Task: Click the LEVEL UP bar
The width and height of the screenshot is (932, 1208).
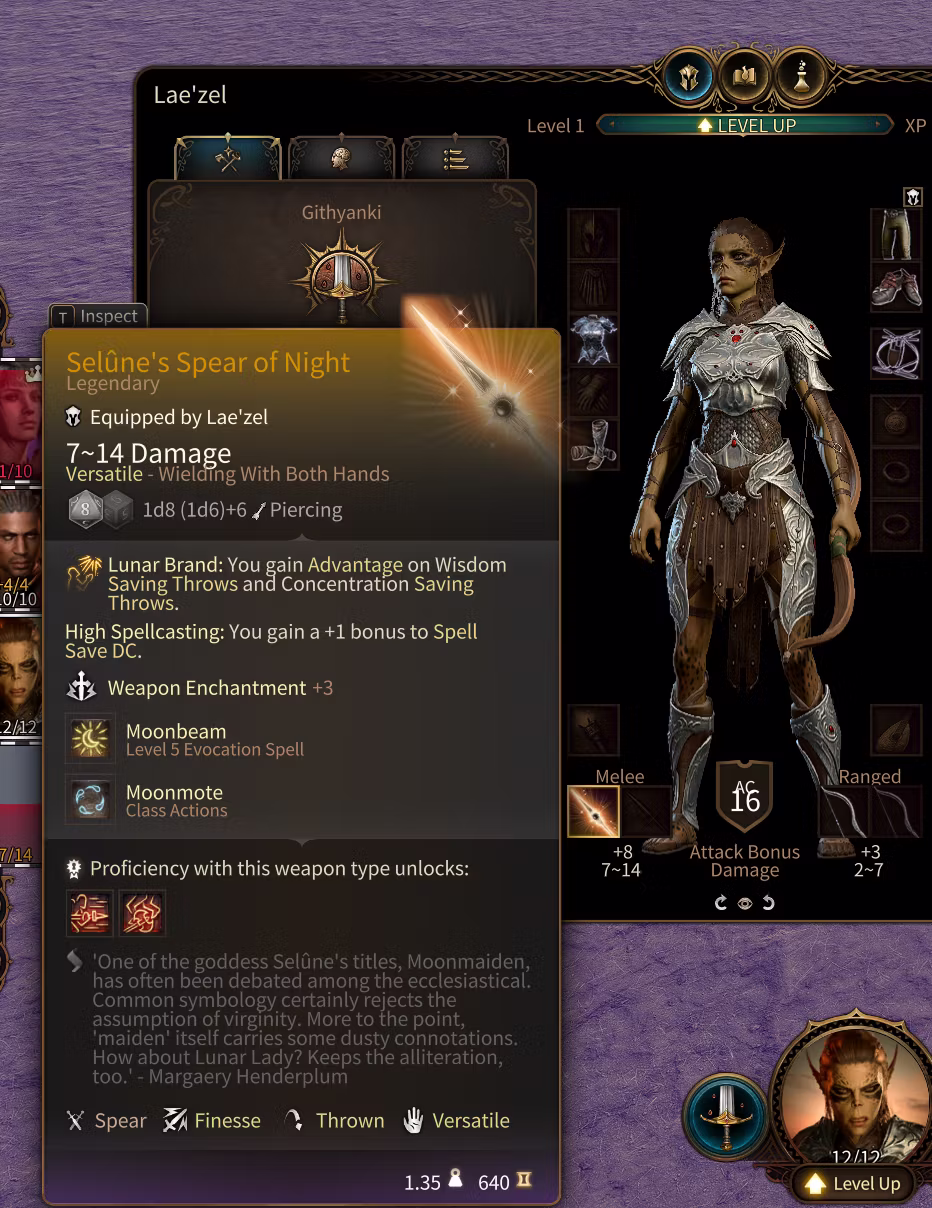Action: point(744,125)
